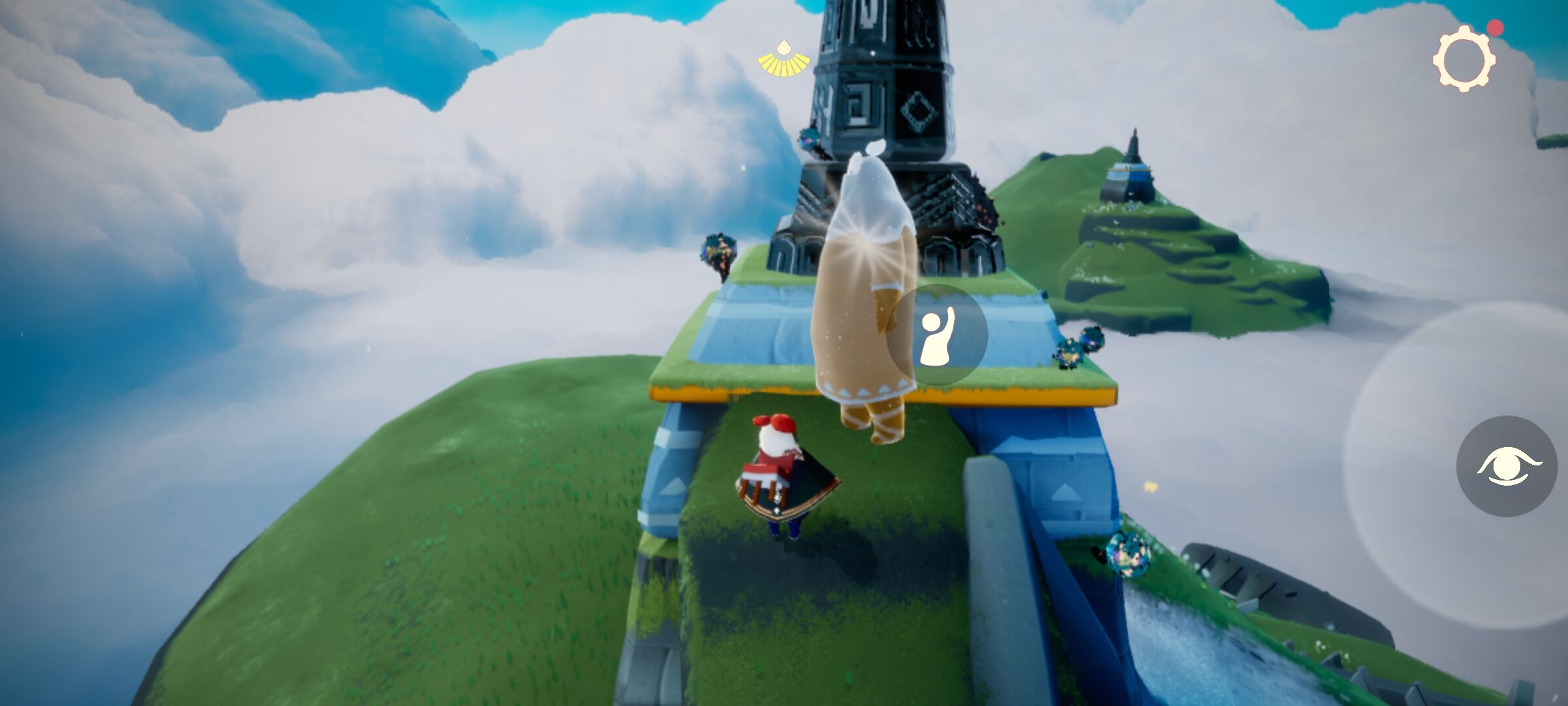1568x706 pixels.
Task: Toggle the eye camera view button
Action: point(1507,466)
